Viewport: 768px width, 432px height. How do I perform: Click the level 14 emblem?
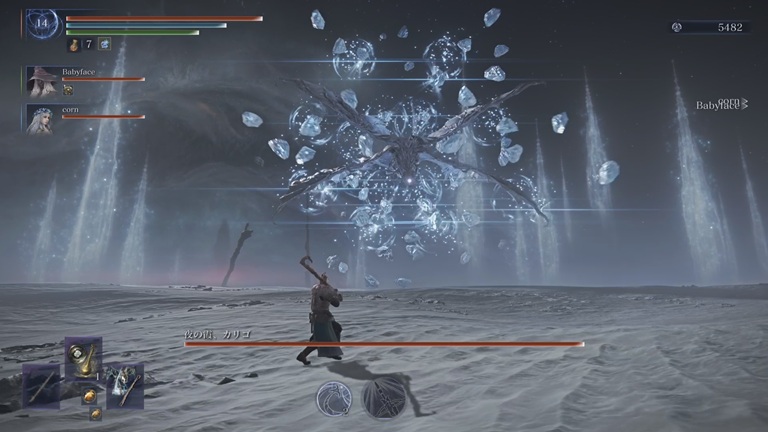(43, 24)
